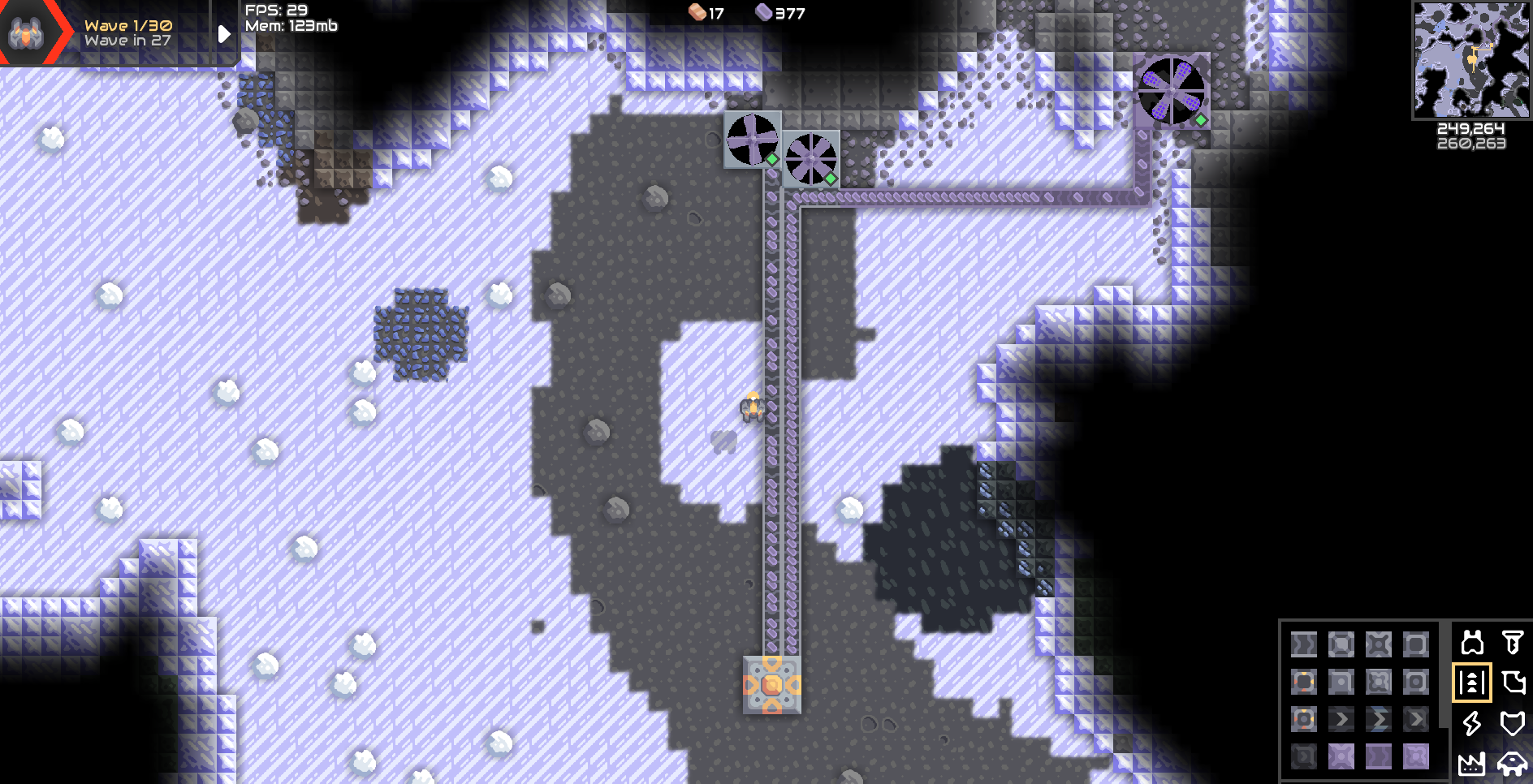1533x784 pixels.
Task: Select the turret build category
Action: pos(1472,643)
